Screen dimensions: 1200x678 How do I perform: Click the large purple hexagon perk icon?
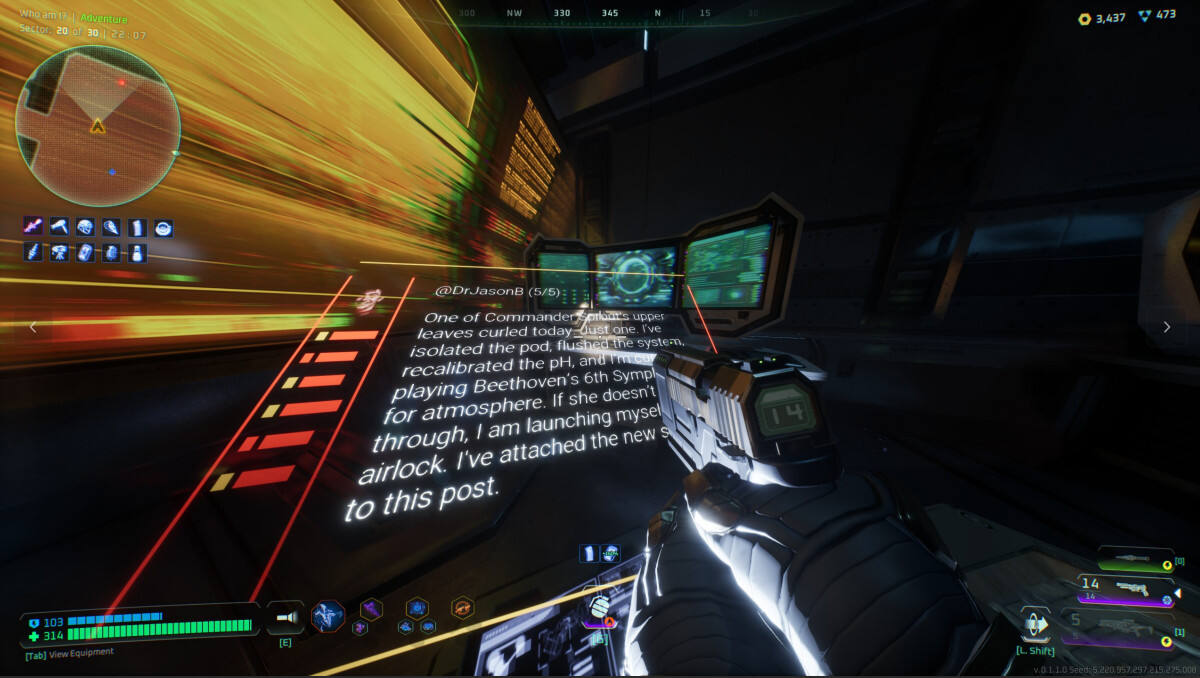371,608
